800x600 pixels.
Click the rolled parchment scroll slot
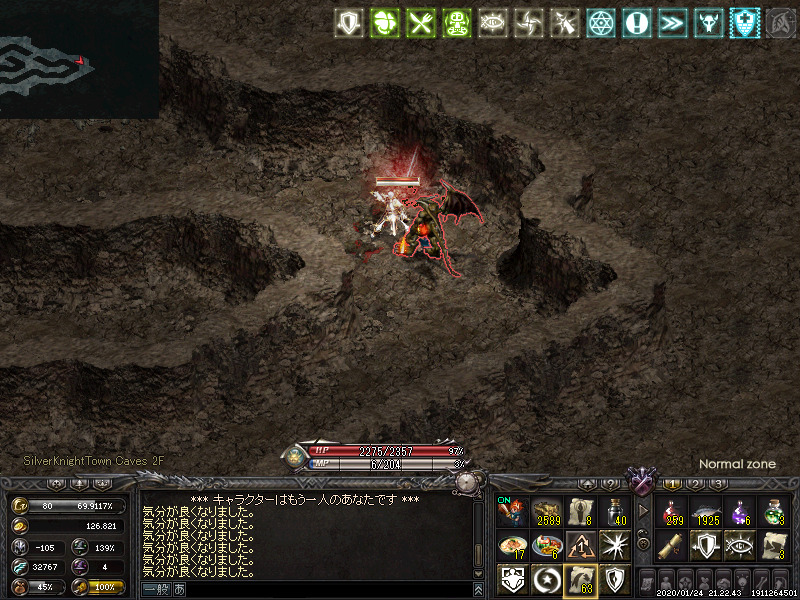point(672,546)
